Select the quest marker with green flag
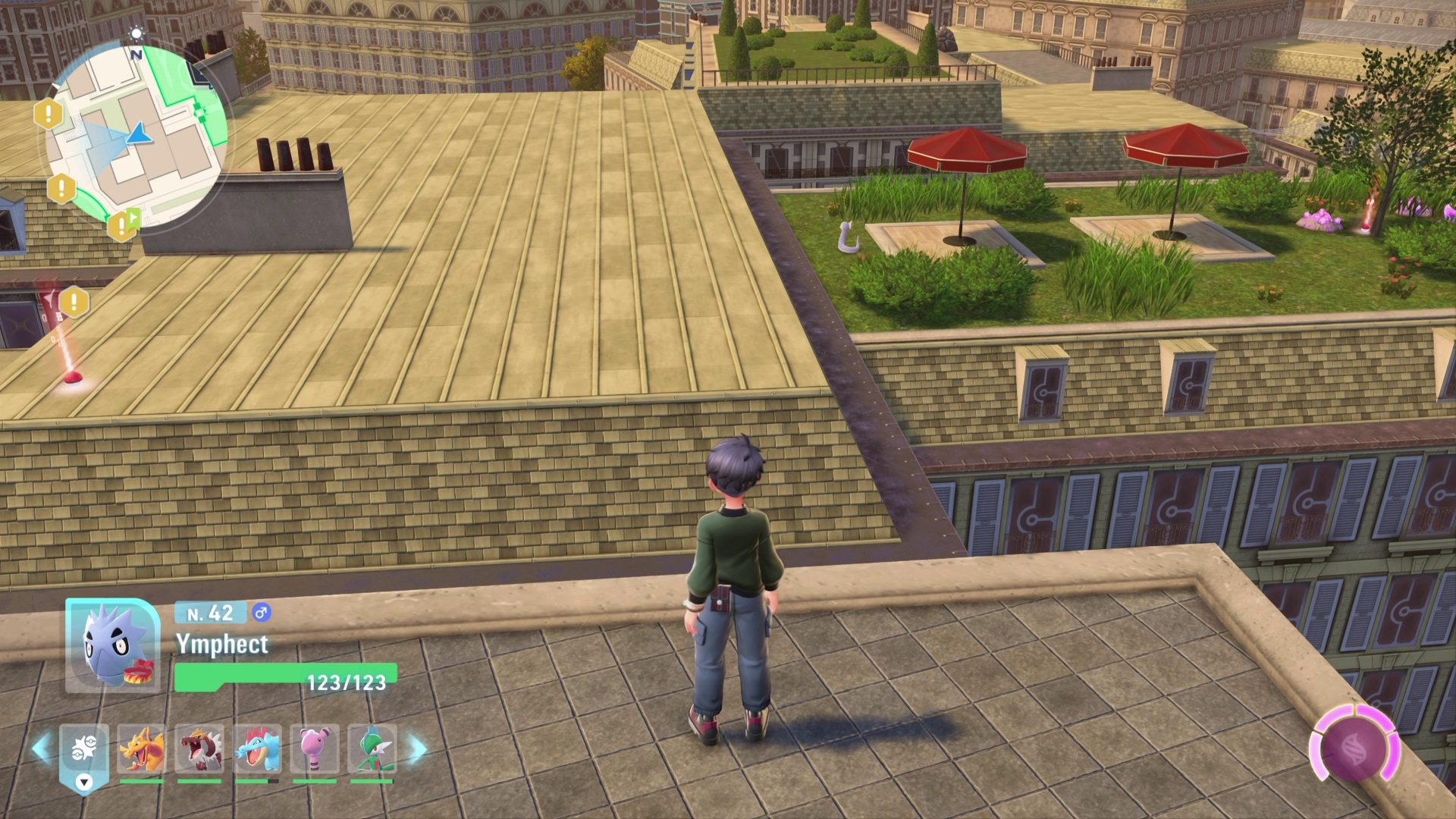 coord(122,224)
